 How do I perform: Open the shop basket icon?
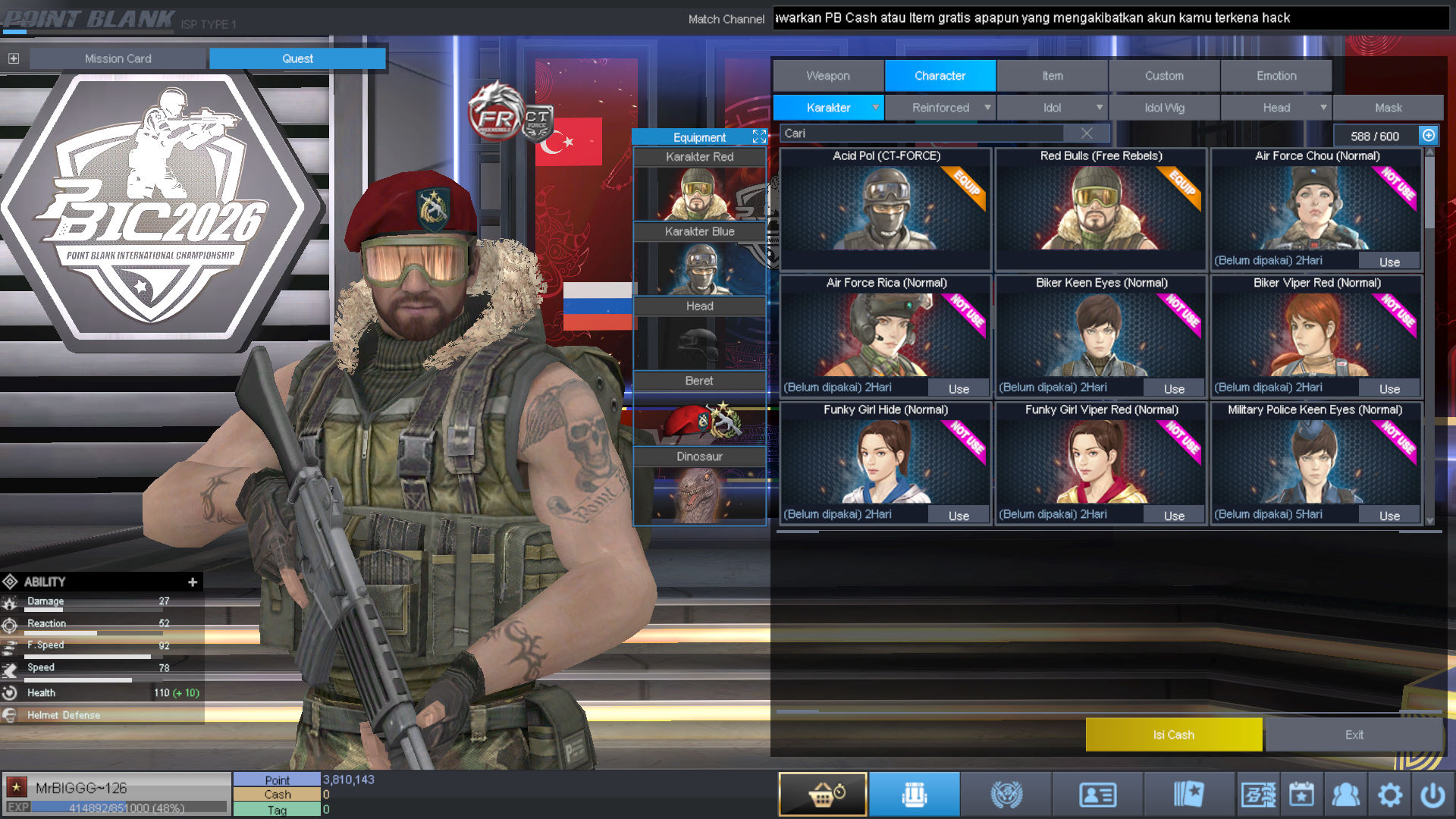point(823,794)
